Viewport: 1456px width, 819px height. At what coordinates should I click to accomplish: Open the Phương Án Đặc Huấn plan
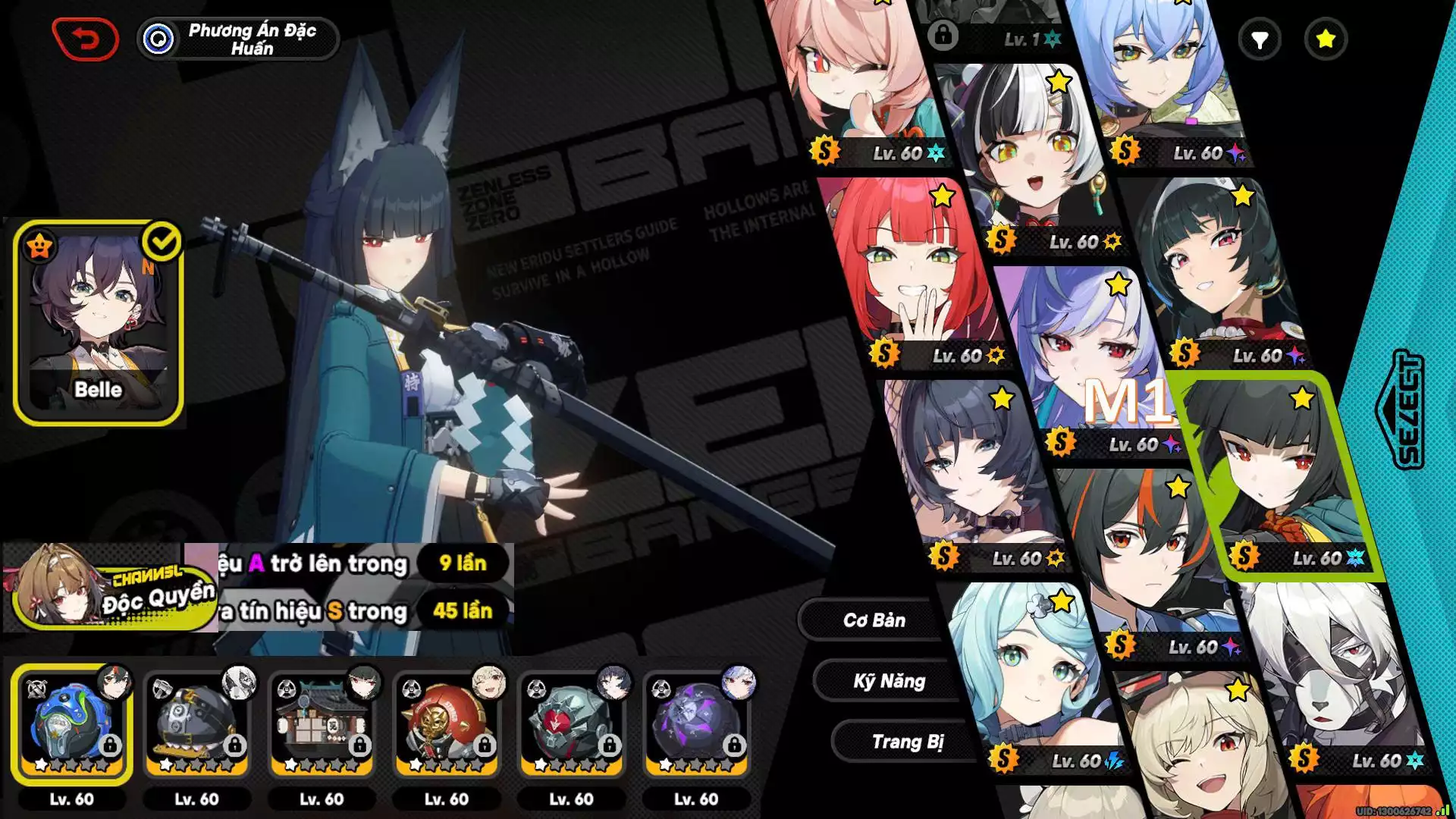click(x=238, y=39)
